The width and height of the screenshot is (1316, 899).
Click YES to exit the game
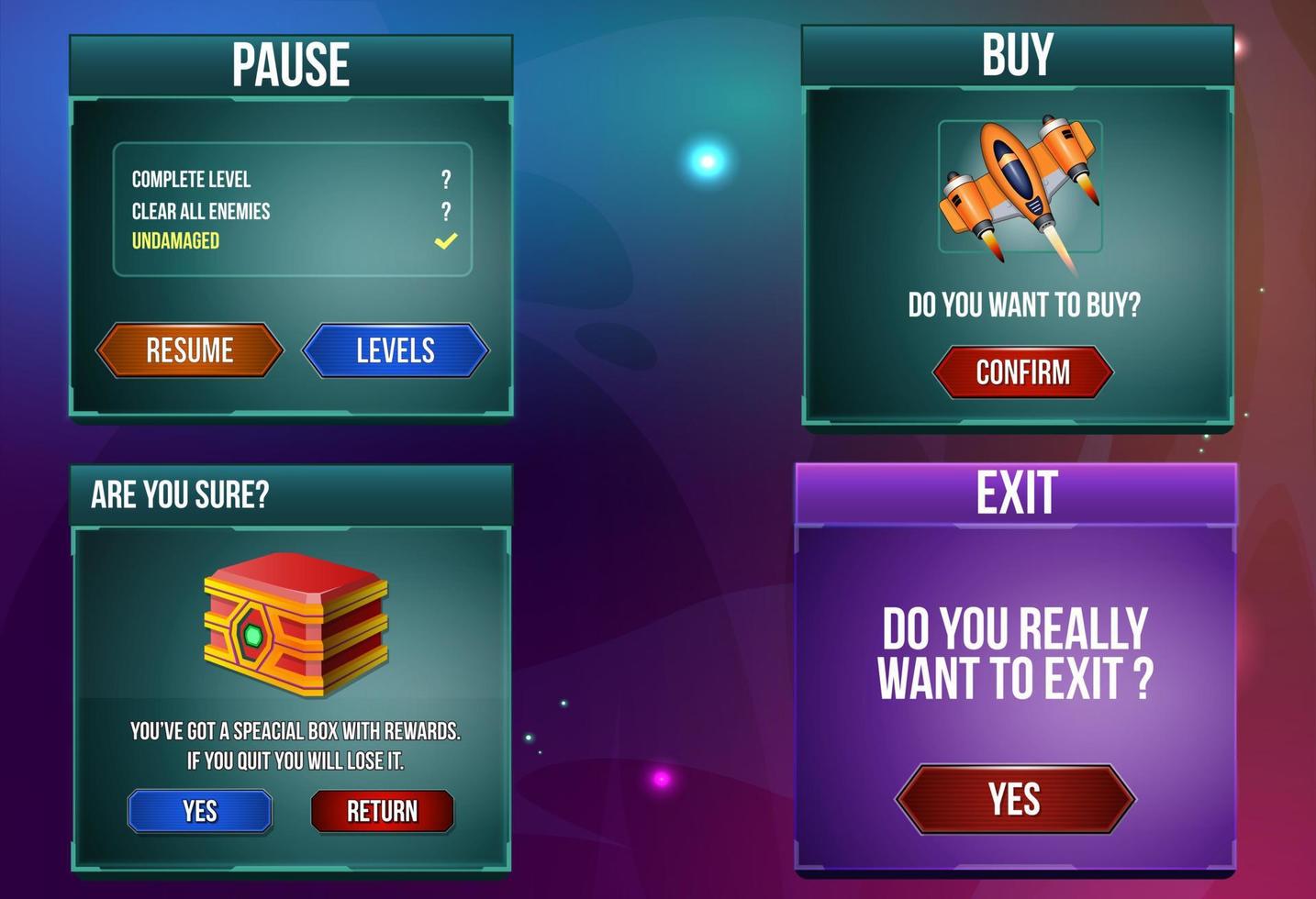click(x=1017, y=798)
